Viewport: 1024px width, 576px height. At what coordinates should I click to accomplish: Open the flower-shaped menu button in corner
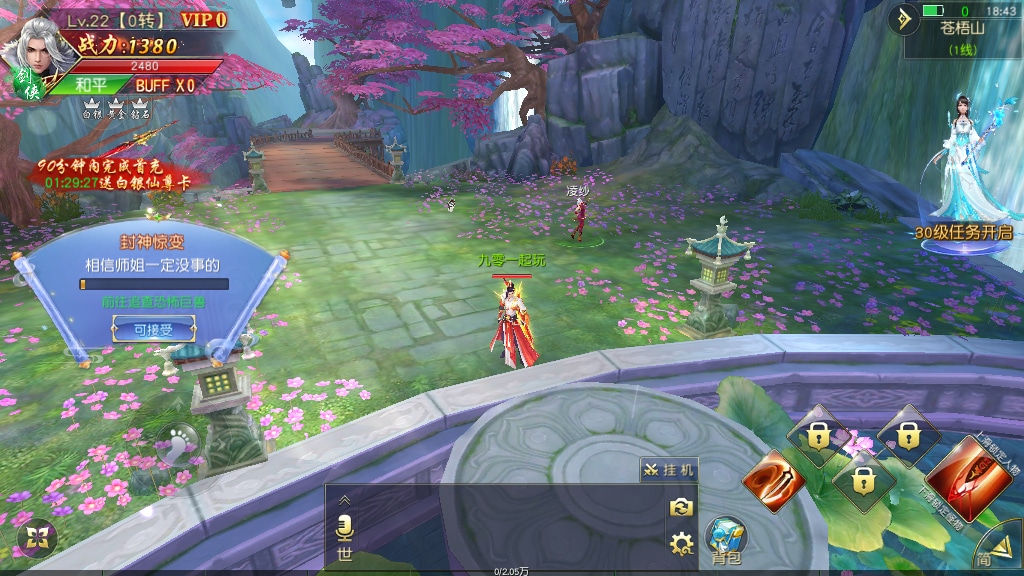(37, 537)
